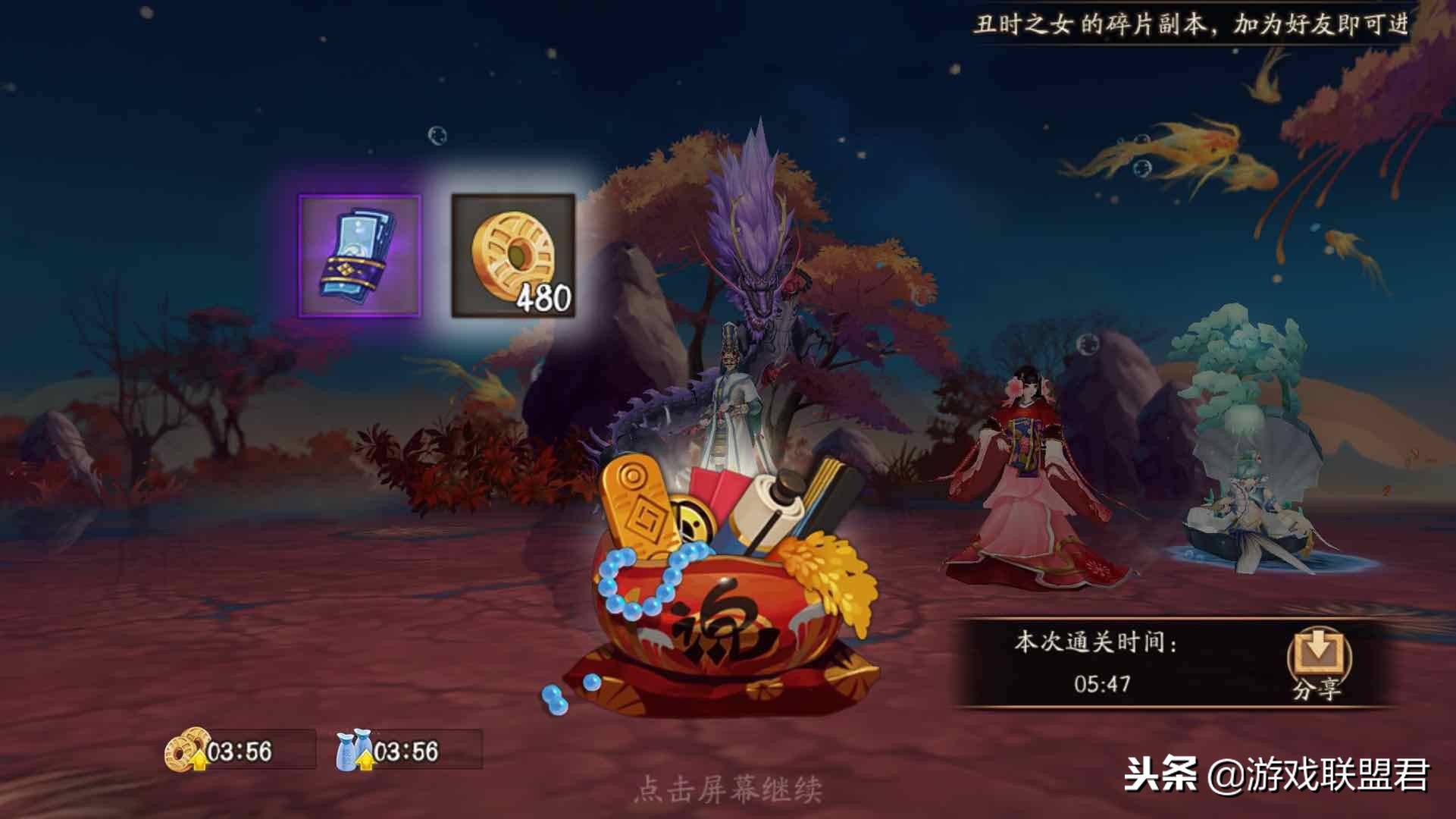Image resolution: width=1456 pixels, height=819 pixels.
Task: Select the red fans sticking from the reward pot
Action: click(719, 485)
